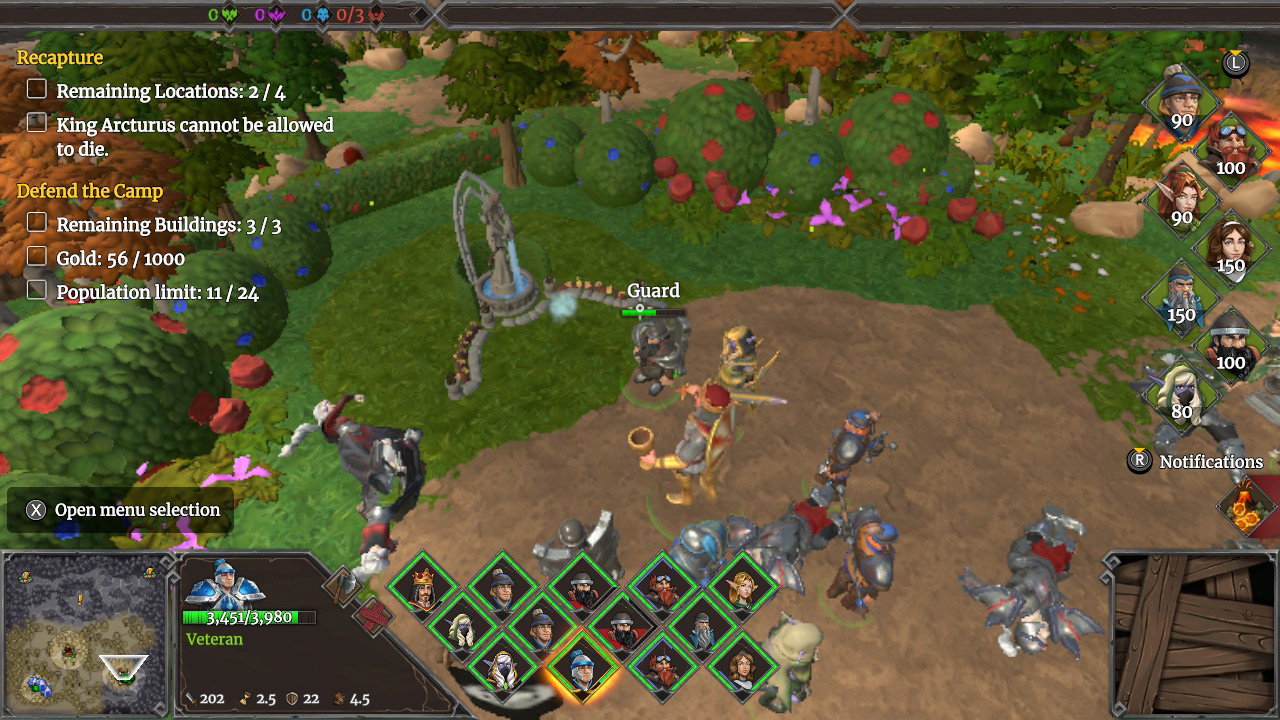Image resolution: width=1280 pixels, height=720 pixels.
Task: Click Open menu selection
Action: pos(118,510)
